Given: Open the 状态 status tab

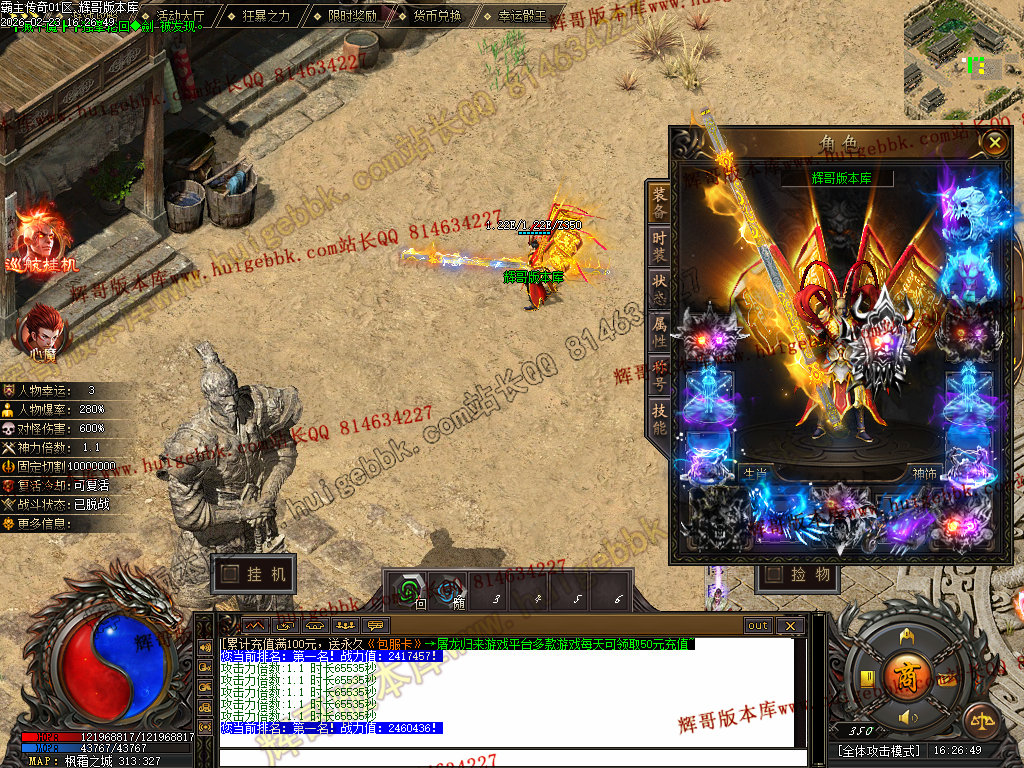Looking at the screenshot, I should pos(659,292).
